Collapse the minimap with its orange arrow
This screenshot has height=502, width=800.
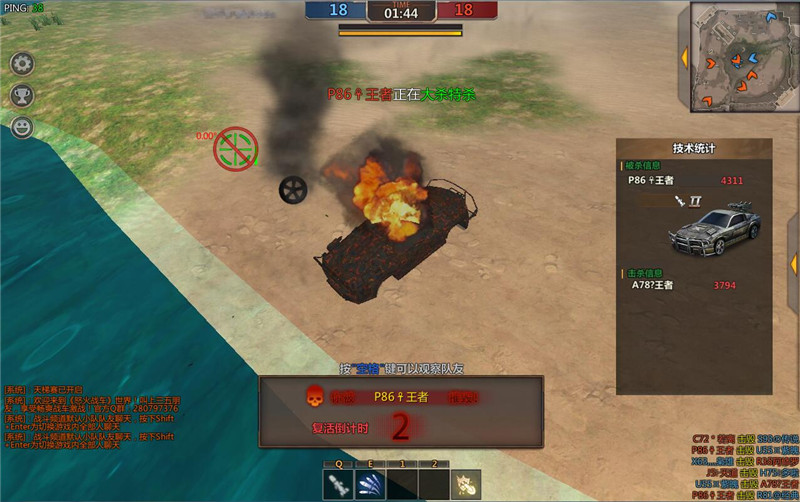coord(684,58)
